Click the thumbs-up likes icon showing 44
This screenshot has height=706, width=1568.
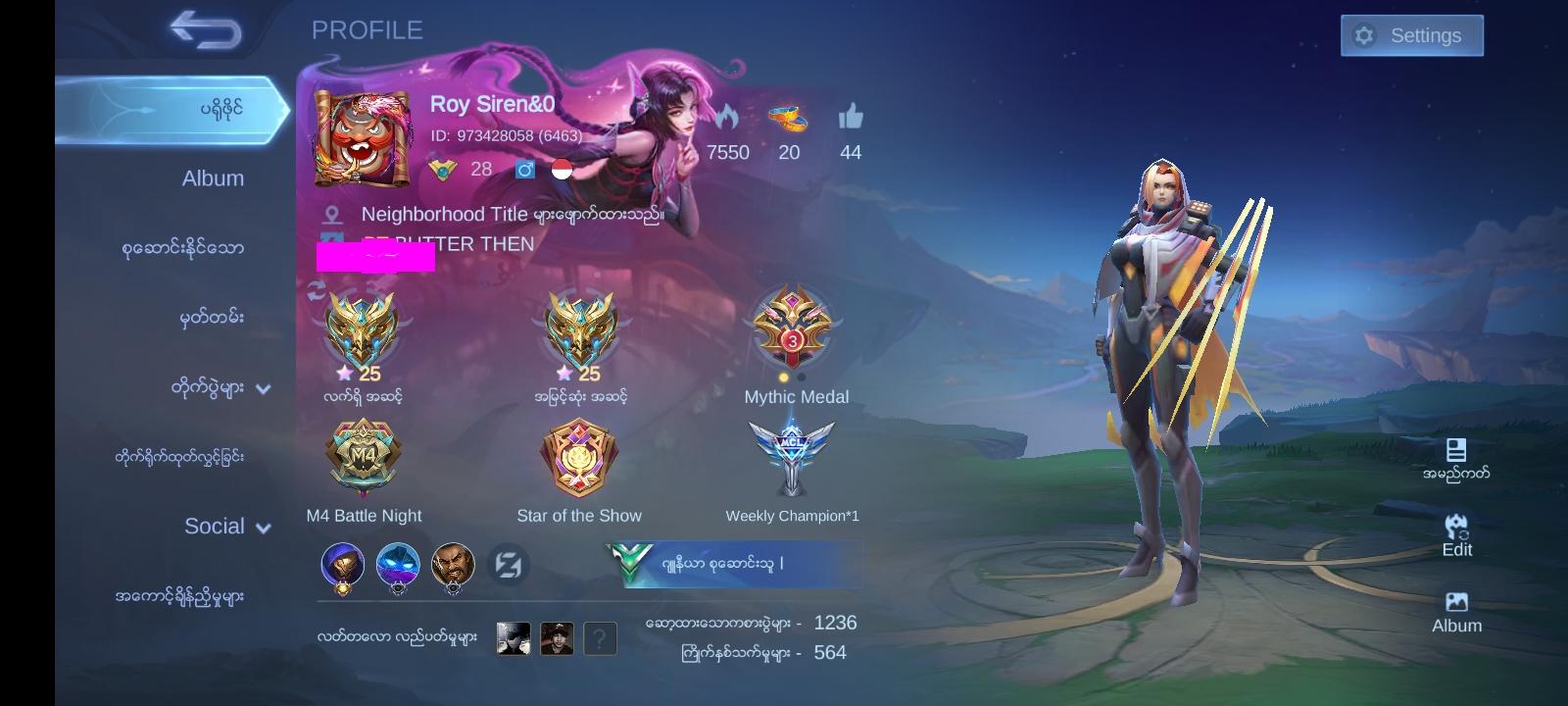[x=851, y=117]
